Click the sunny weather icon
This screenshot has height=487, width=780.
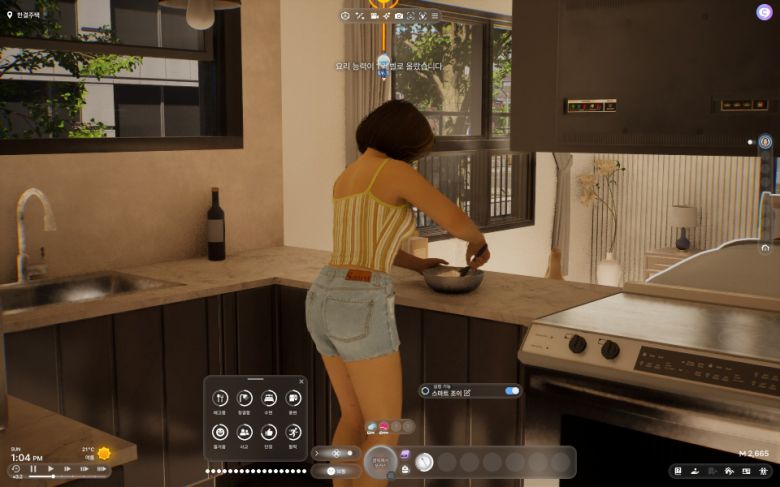[104, 453]
